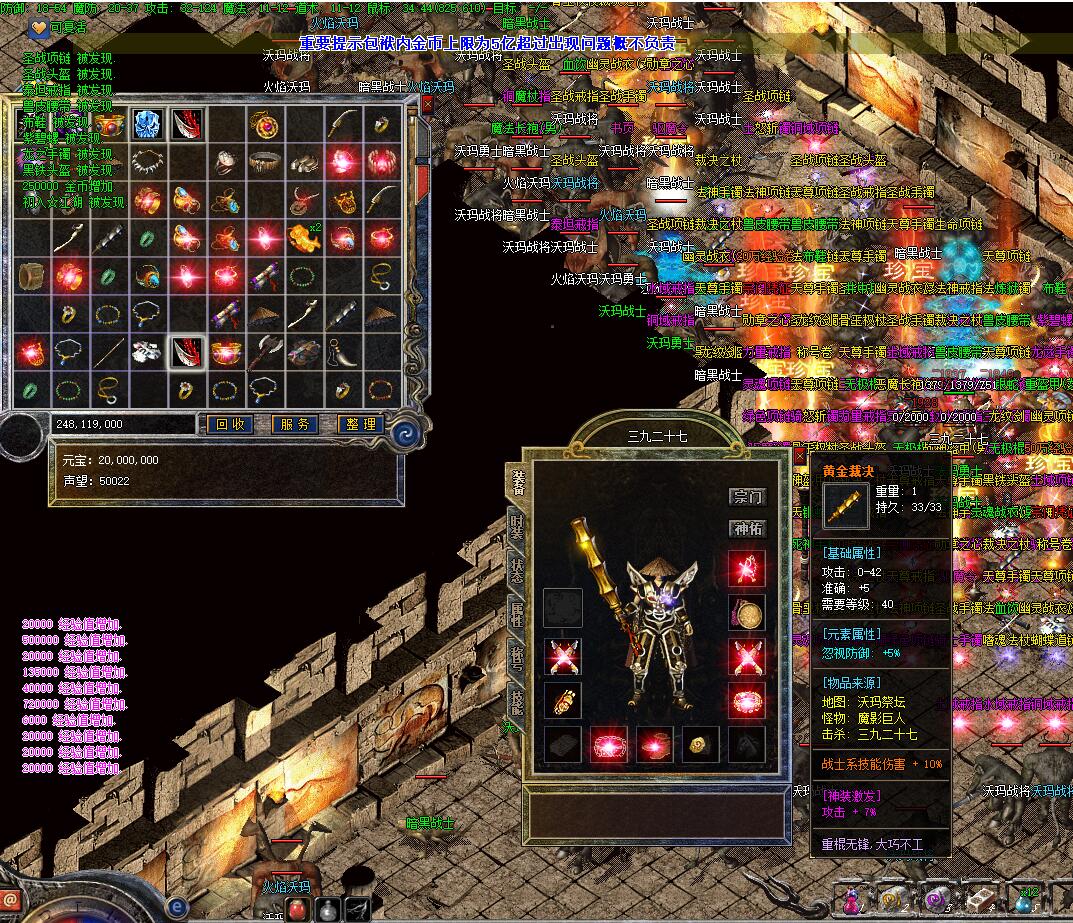Screen dimensions: 1073x923
Task: Sort the bag with 整理
Action: [361, 424]
